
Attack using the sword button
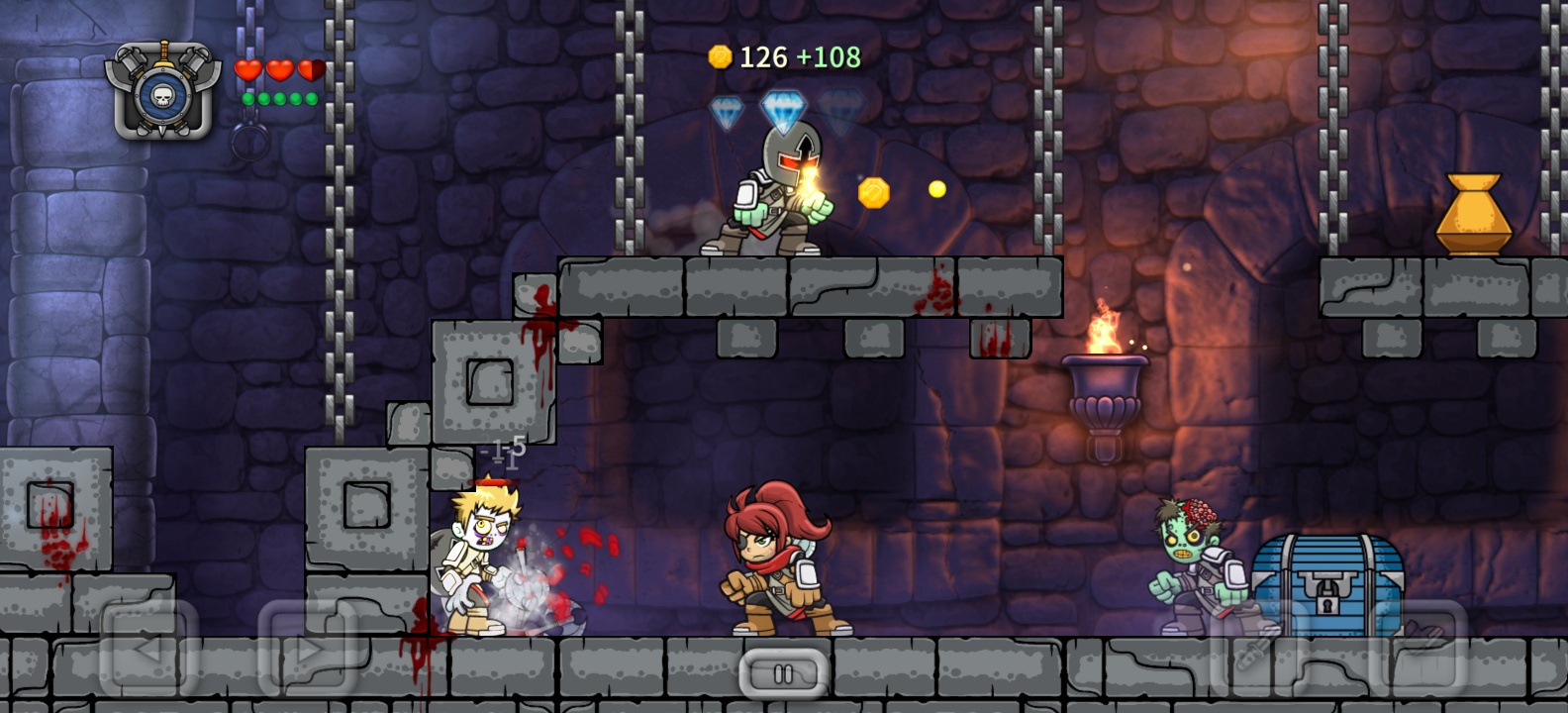(1259, 649)
